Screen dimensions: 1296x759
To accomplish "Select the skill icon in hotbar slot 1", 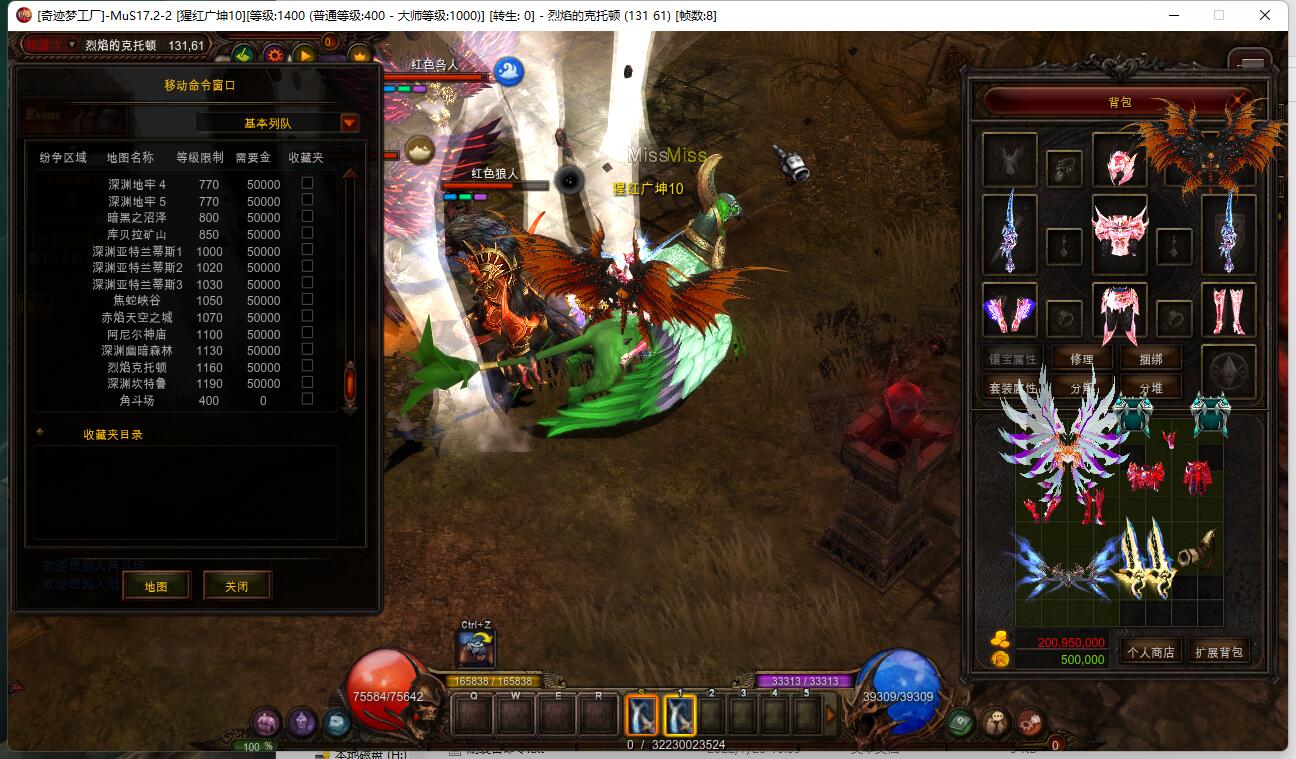I will pos(679,714).
